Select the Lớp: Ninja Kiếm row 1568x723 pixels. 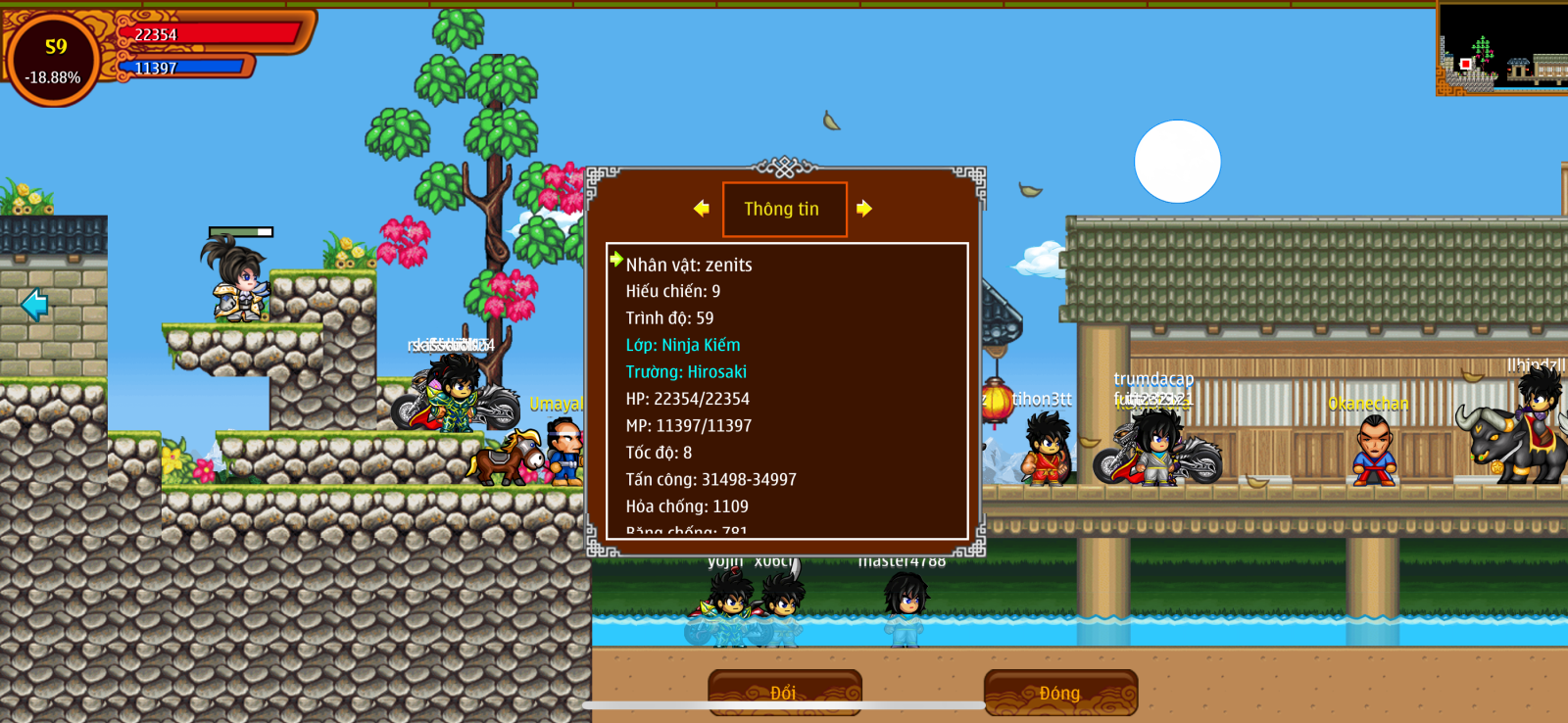coord(683,345)
